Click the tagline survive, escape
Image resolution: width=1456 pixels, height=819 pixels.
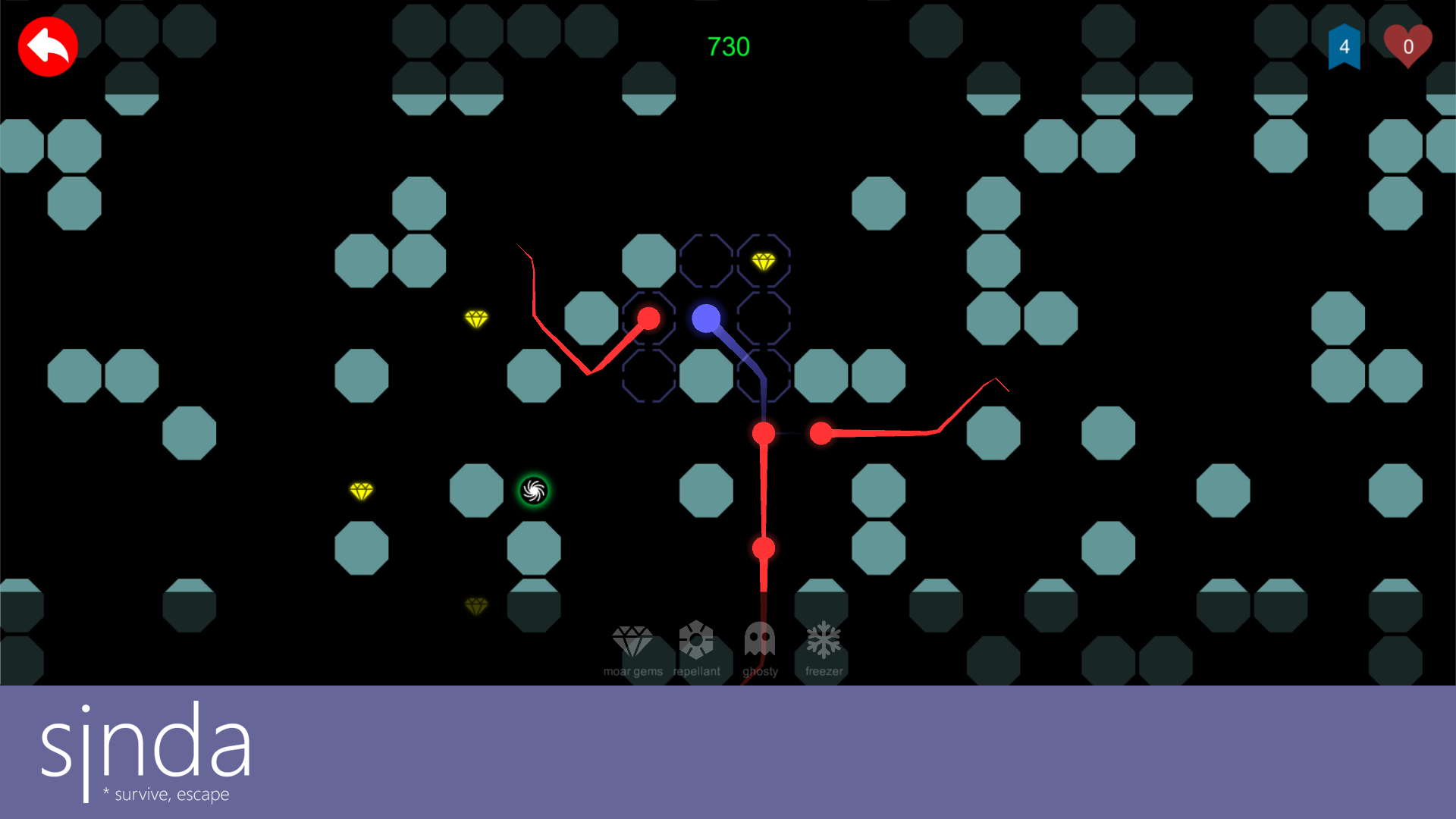click(167, 794)
